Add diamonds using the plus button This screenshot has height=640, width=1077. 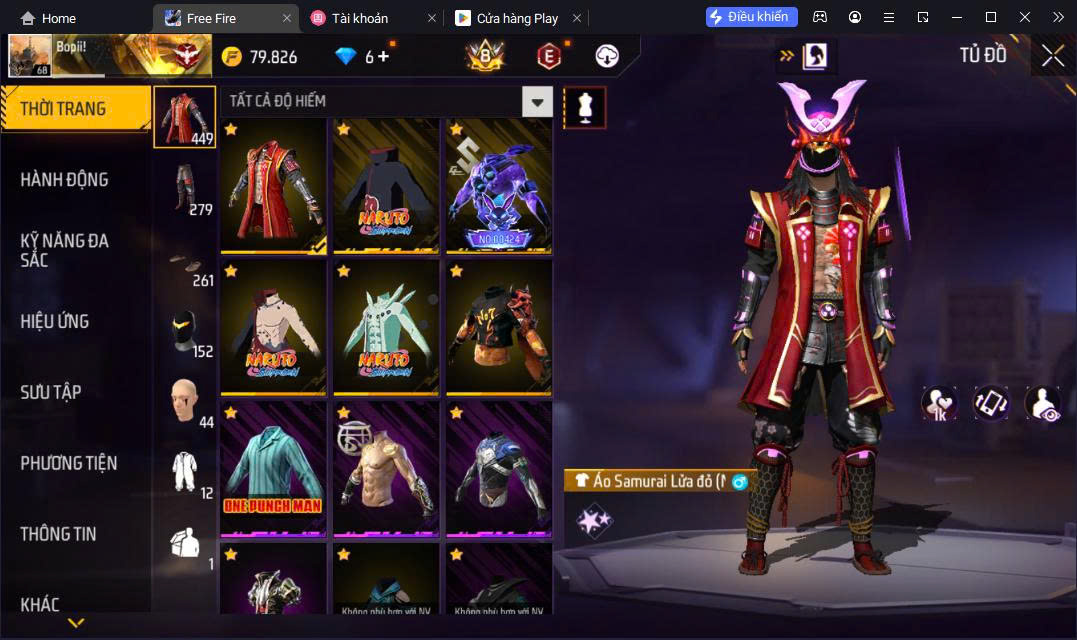pyautogui.click(x=383, y=57)
